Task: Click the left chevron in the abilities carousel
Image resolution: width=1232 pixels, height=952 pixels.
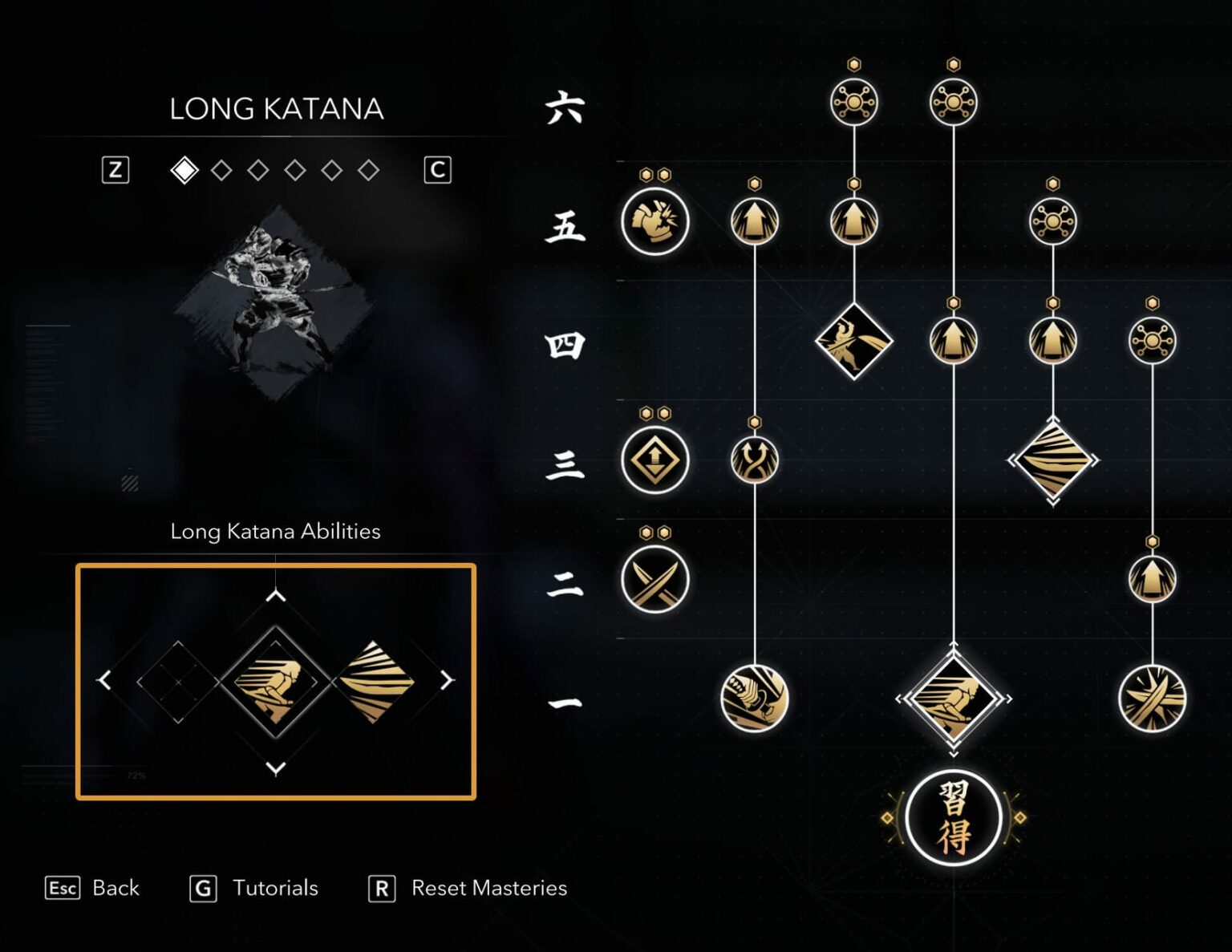Action: tap(104, 680)
